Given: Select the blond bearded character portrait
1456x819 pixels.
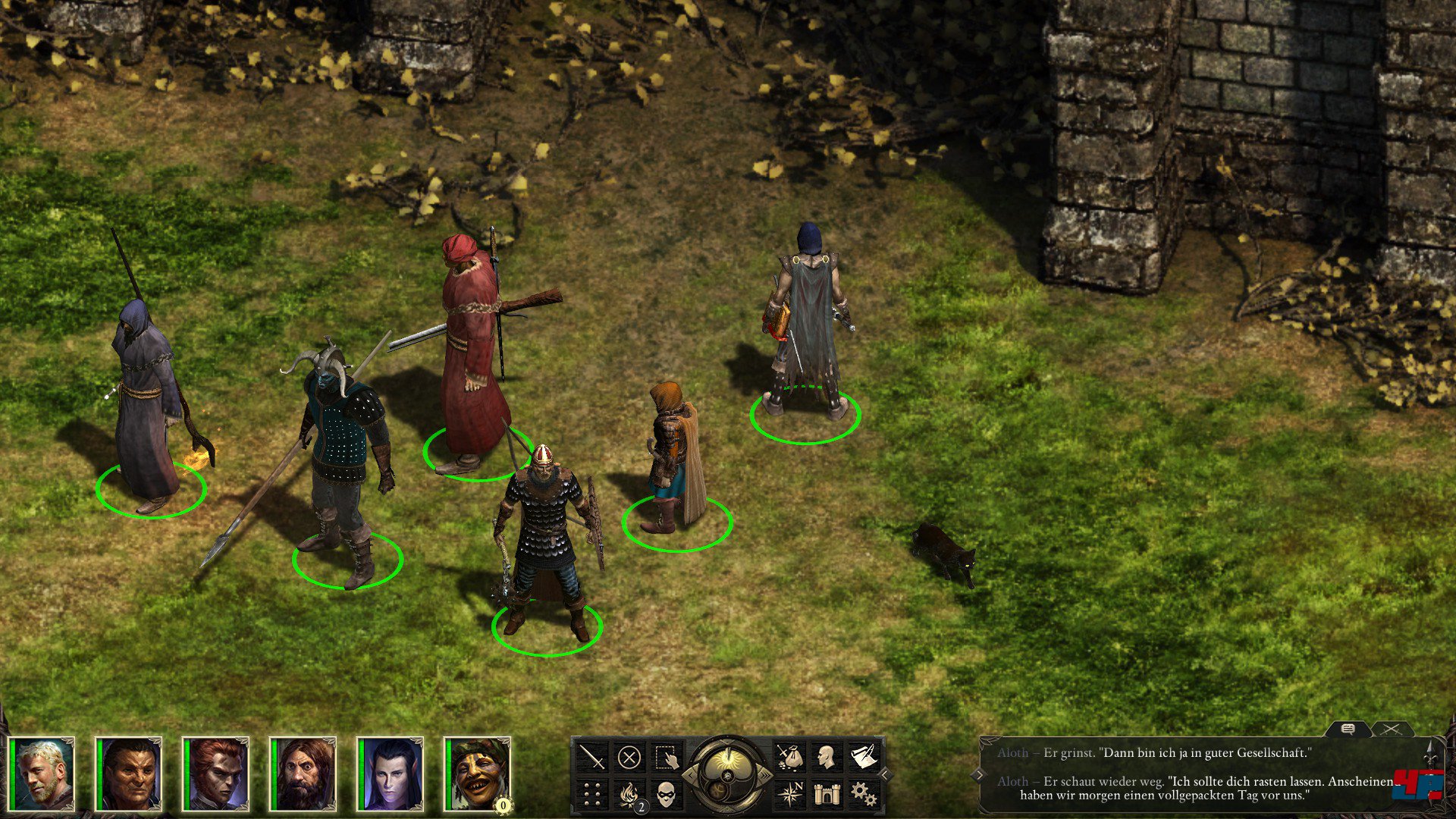Looking at the screenshot, I should click(42, 773).
